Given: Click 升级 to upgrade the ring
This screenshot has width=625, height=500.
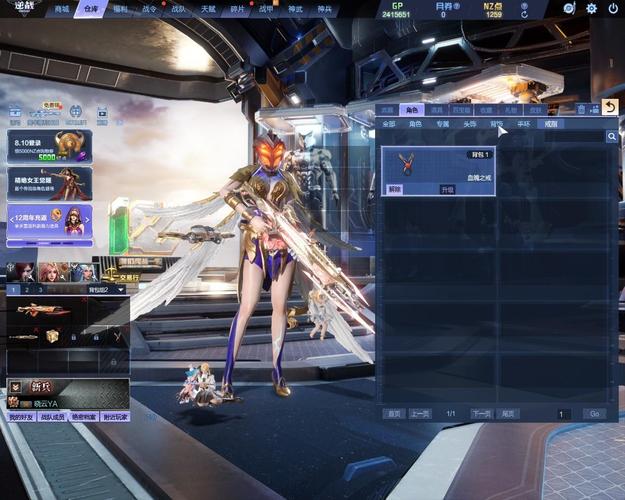Looking at the screenshot, I should 447,189.
